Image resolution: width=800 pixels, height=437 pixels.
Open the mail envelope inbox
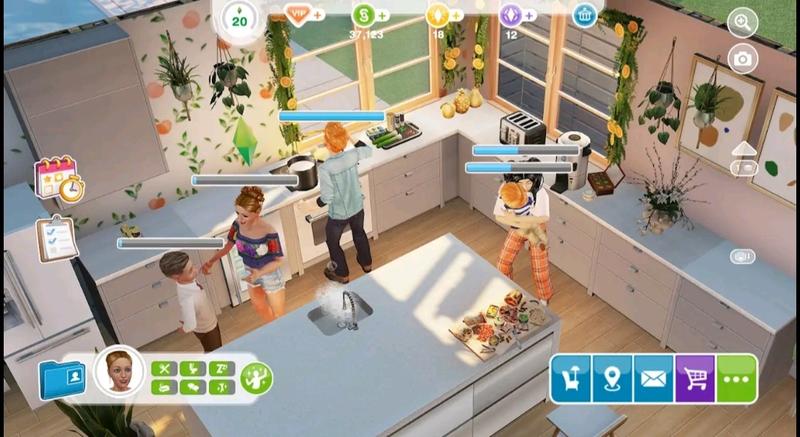point(653,379)
